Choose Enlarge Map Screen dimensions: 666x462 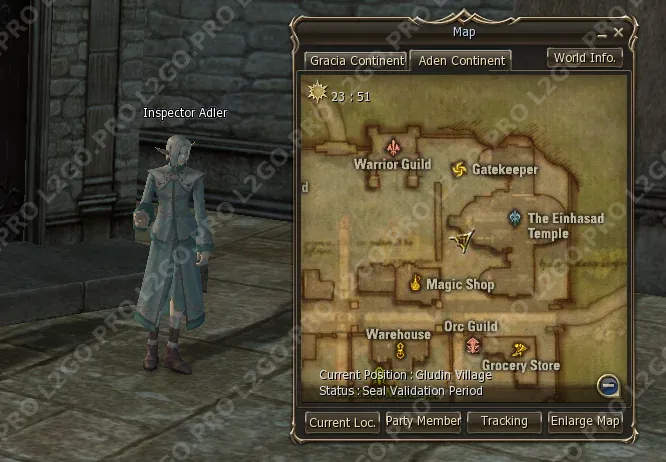pyautogui.click(x=586, y=421)
